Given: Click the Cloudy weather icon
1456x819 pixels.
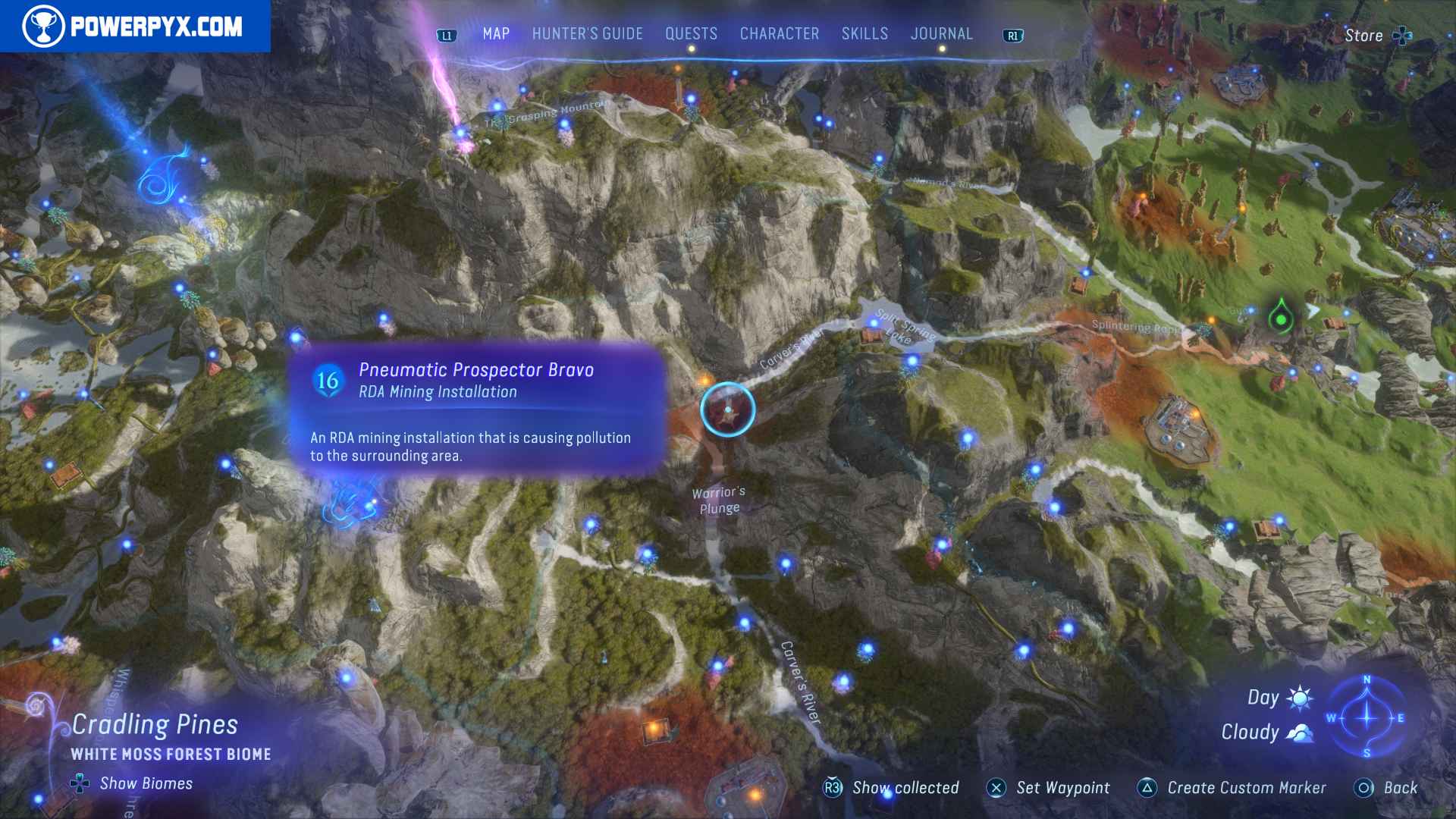Looking at the screenshot, I should click(1302, 733).
